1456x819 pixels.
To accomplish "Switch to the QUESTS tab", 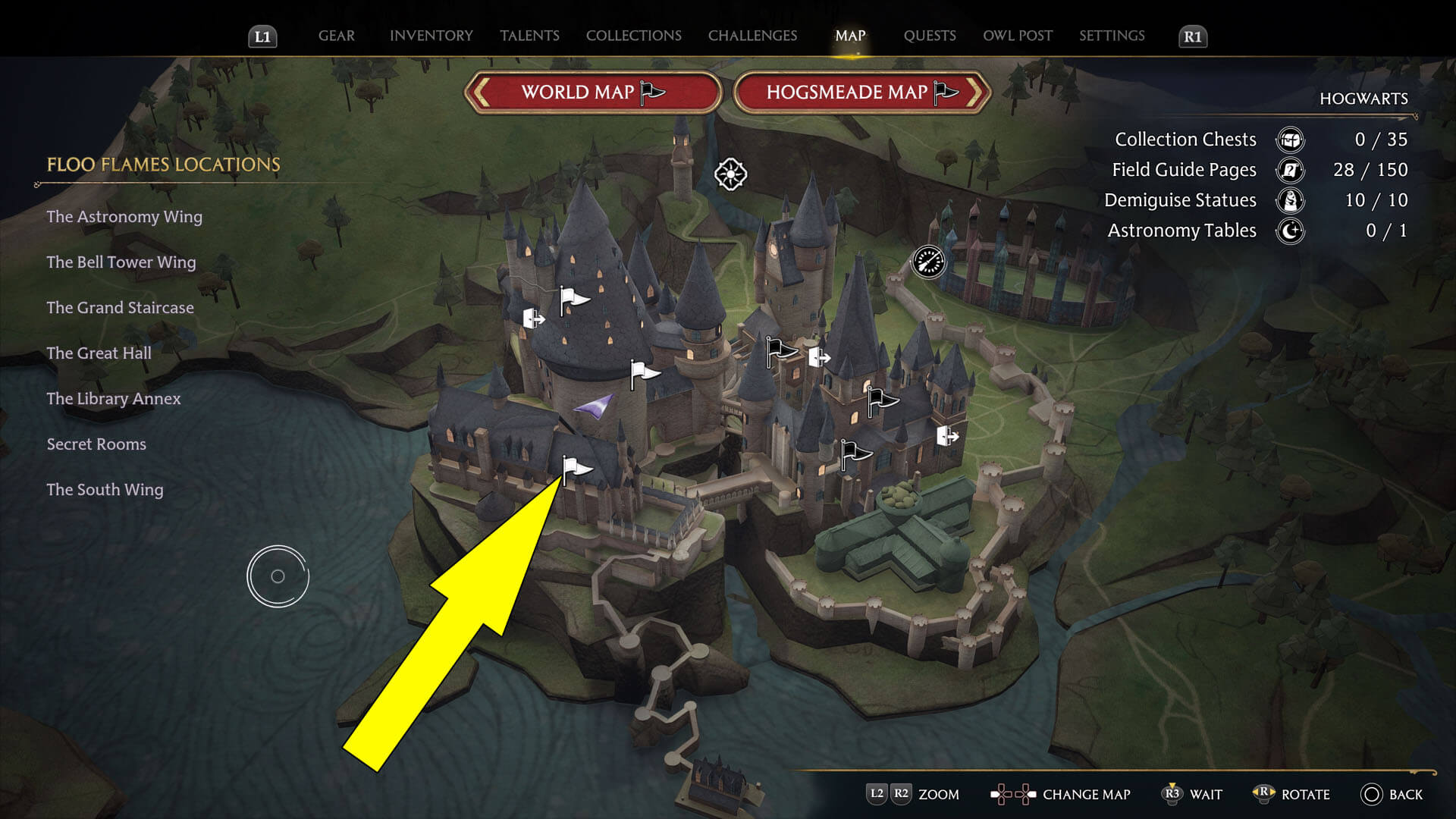I will click(x=930, y=36).
